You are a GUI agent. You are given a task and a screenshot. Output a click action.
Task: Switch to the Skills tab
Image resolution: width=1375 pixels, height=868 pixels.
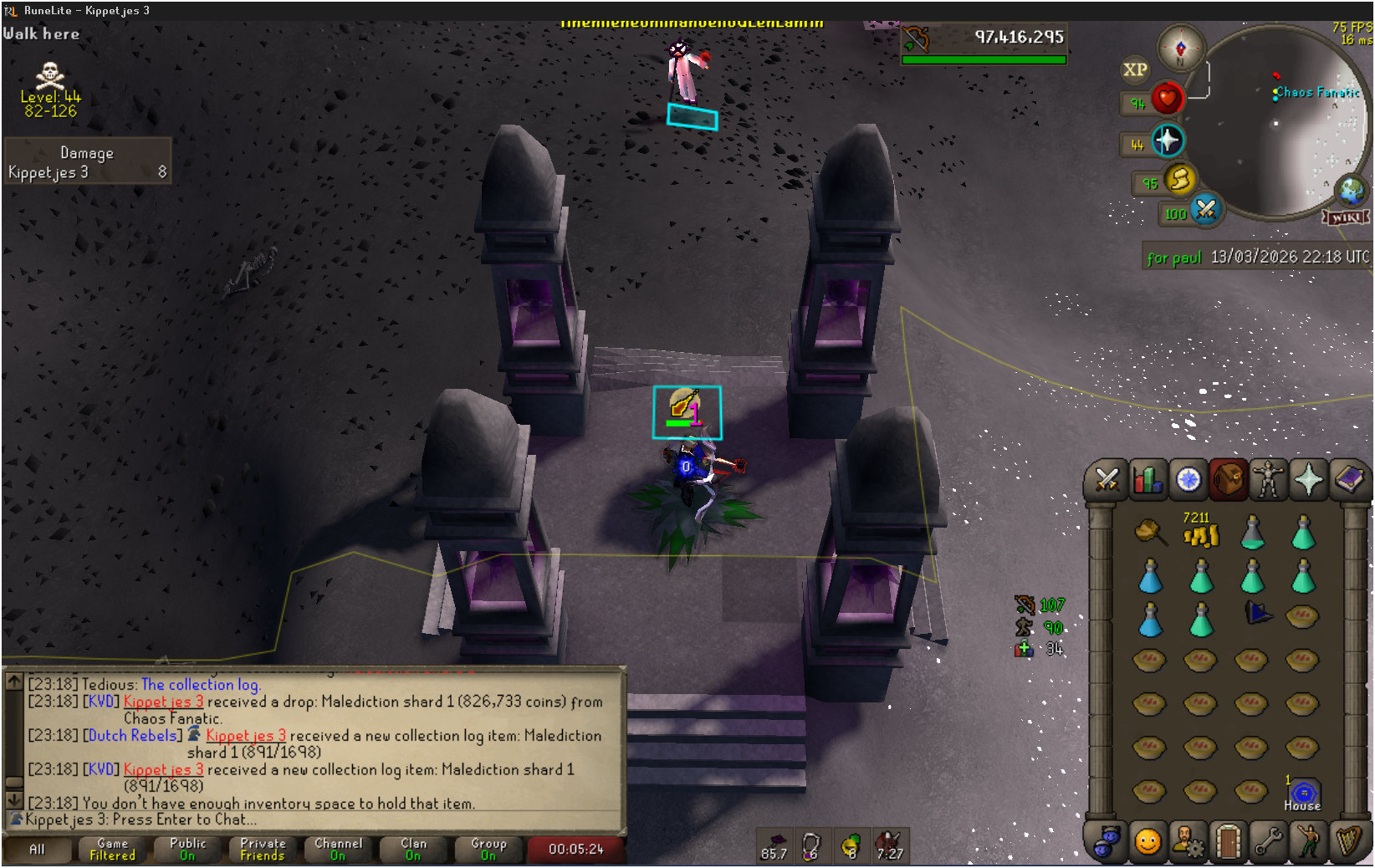(x=1148, y=480)
